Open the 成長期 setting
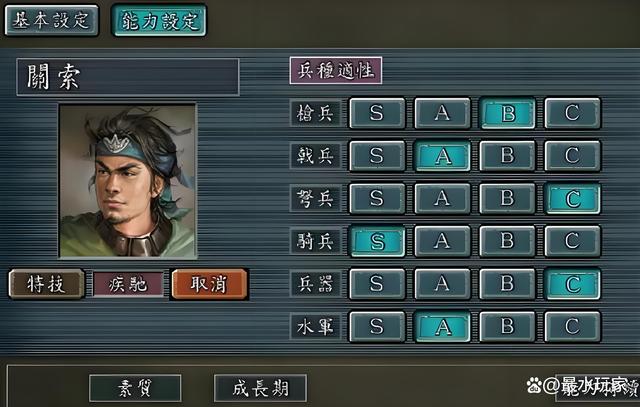Image resolution: width=640 pixels, height=407 pixels. (260, 388)
